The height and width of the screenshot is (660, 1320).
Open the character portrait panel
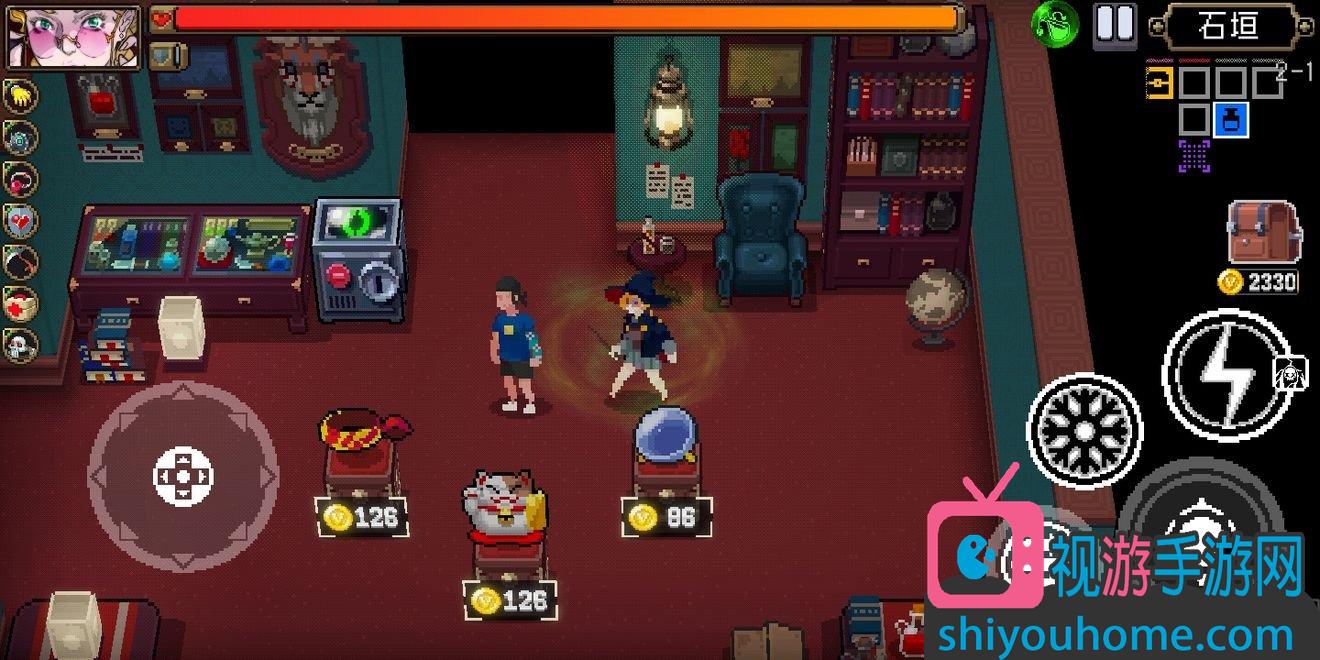pos(47,37)
